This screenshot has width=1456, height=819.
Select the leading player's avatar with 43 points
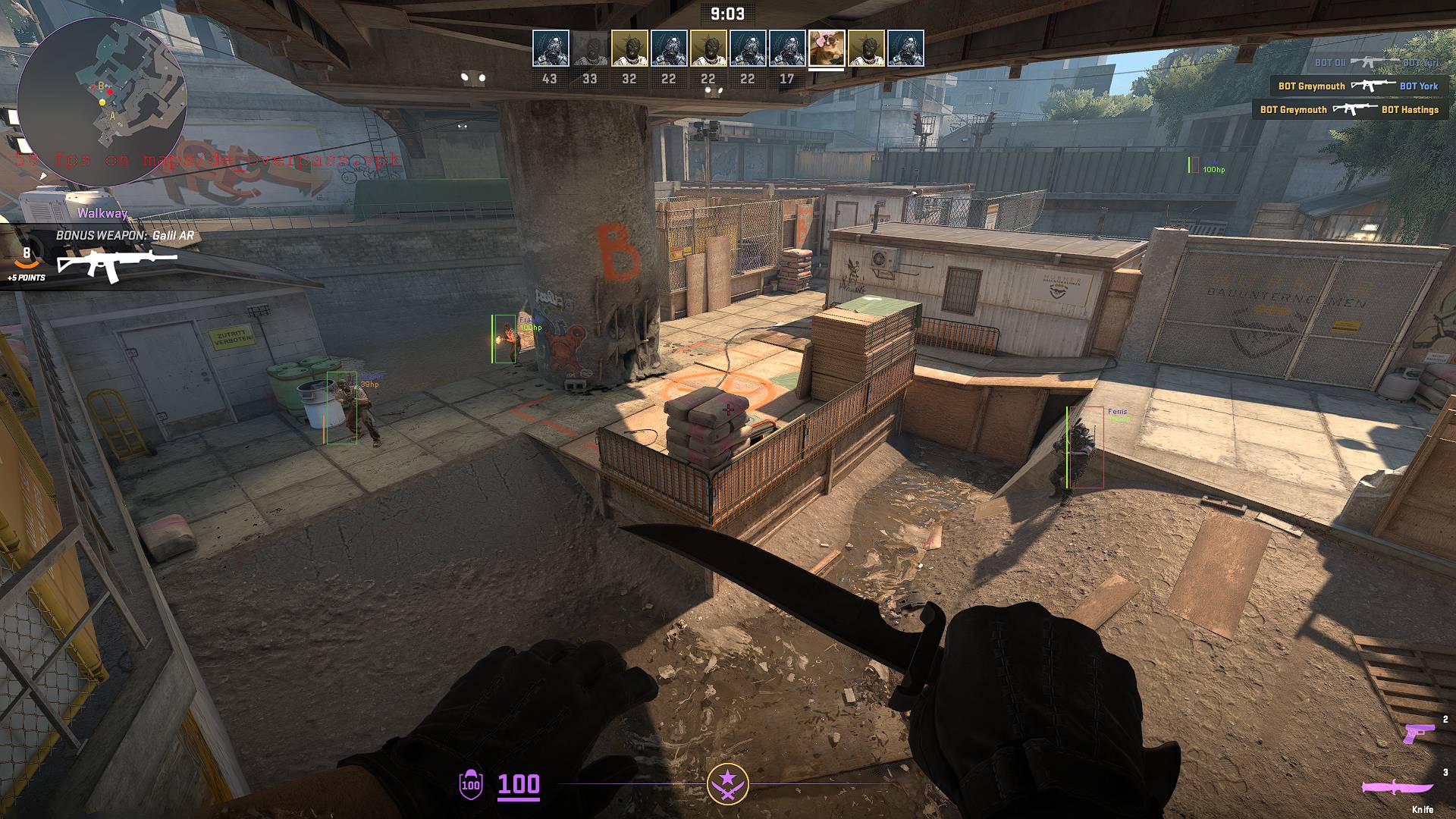coord(552,47)
